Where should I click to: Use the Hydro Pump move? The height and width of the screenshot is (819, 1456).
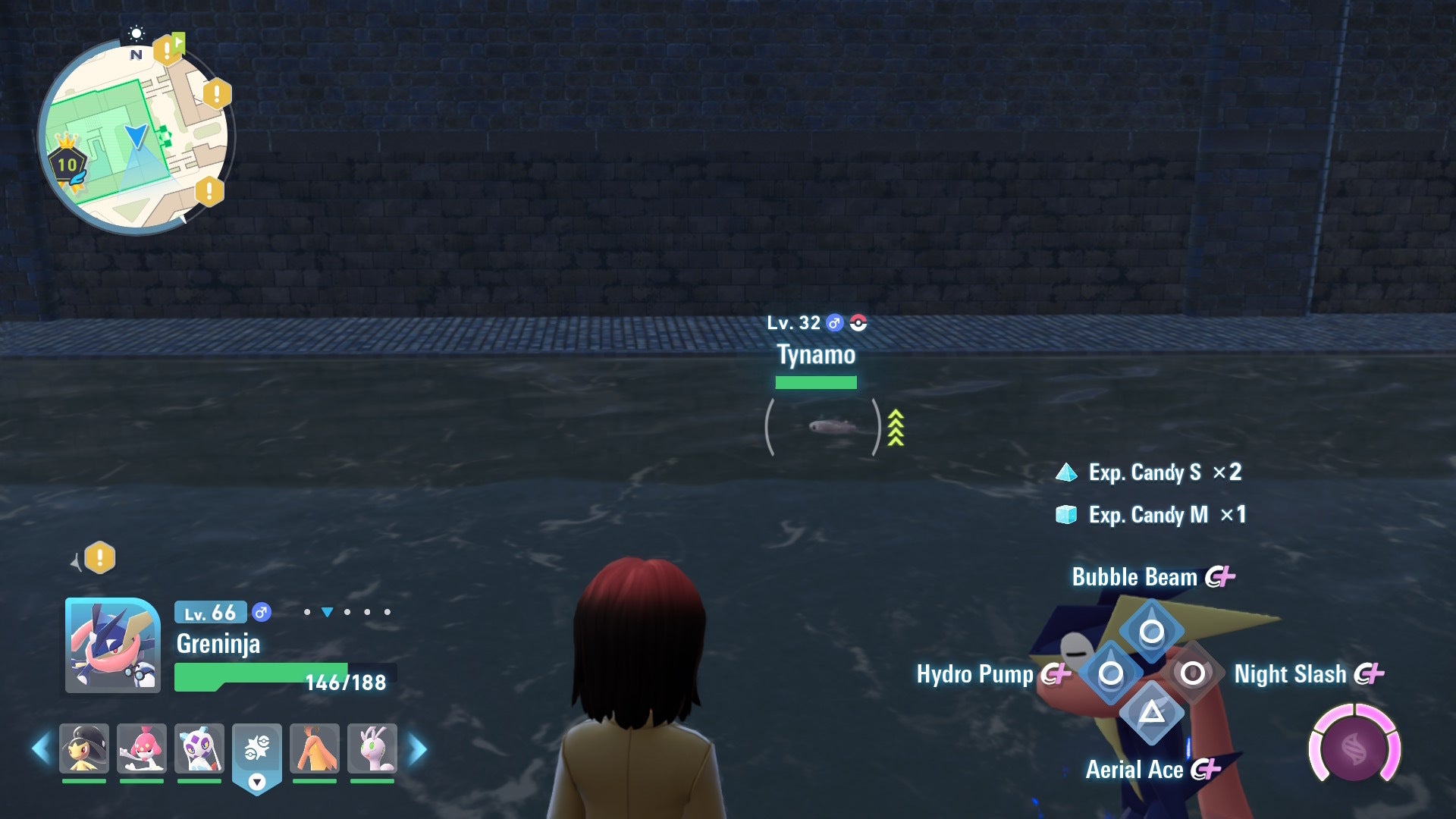(1110, 673)
